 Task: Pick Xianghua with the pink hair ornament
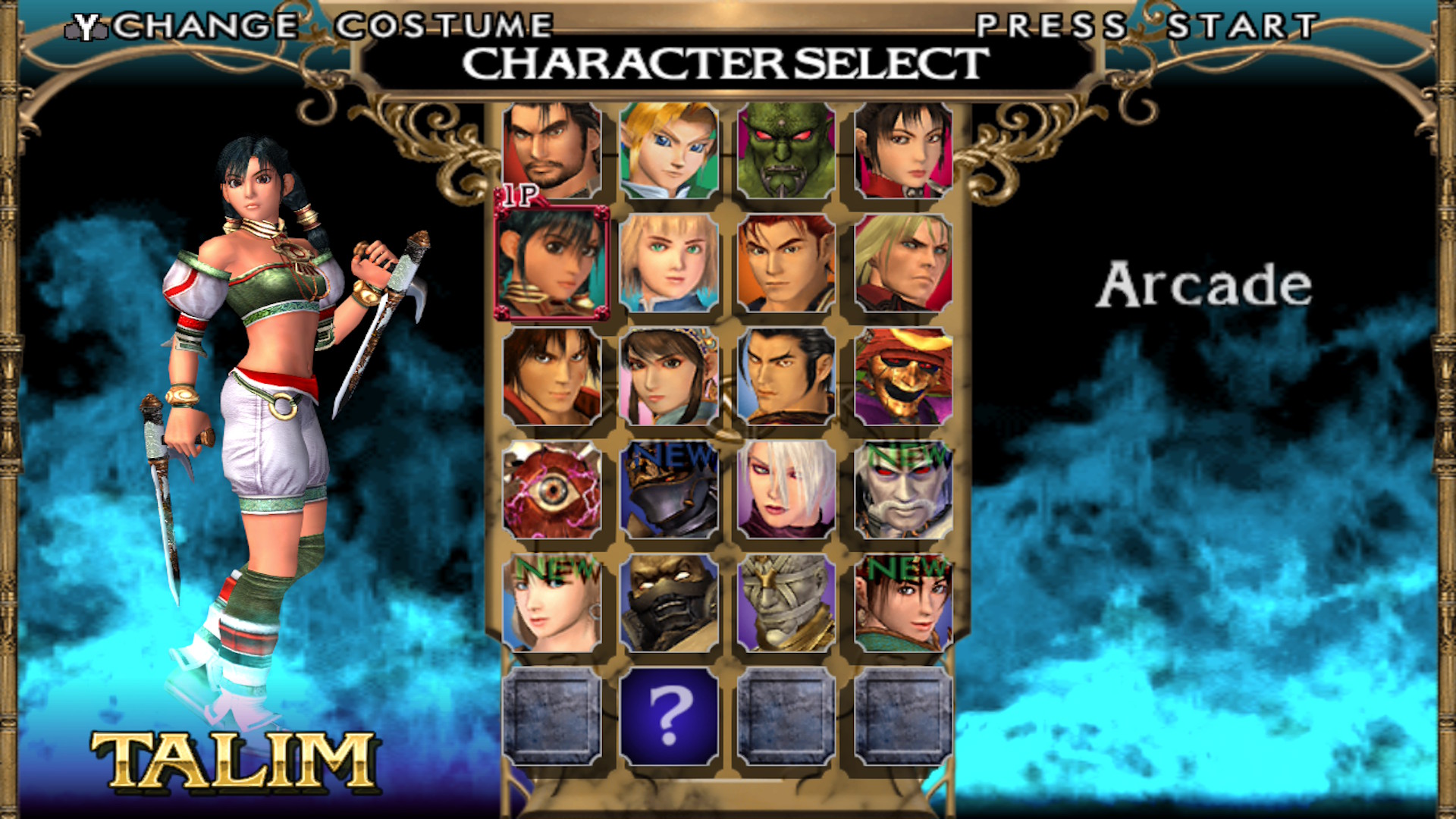click(669, 376)
